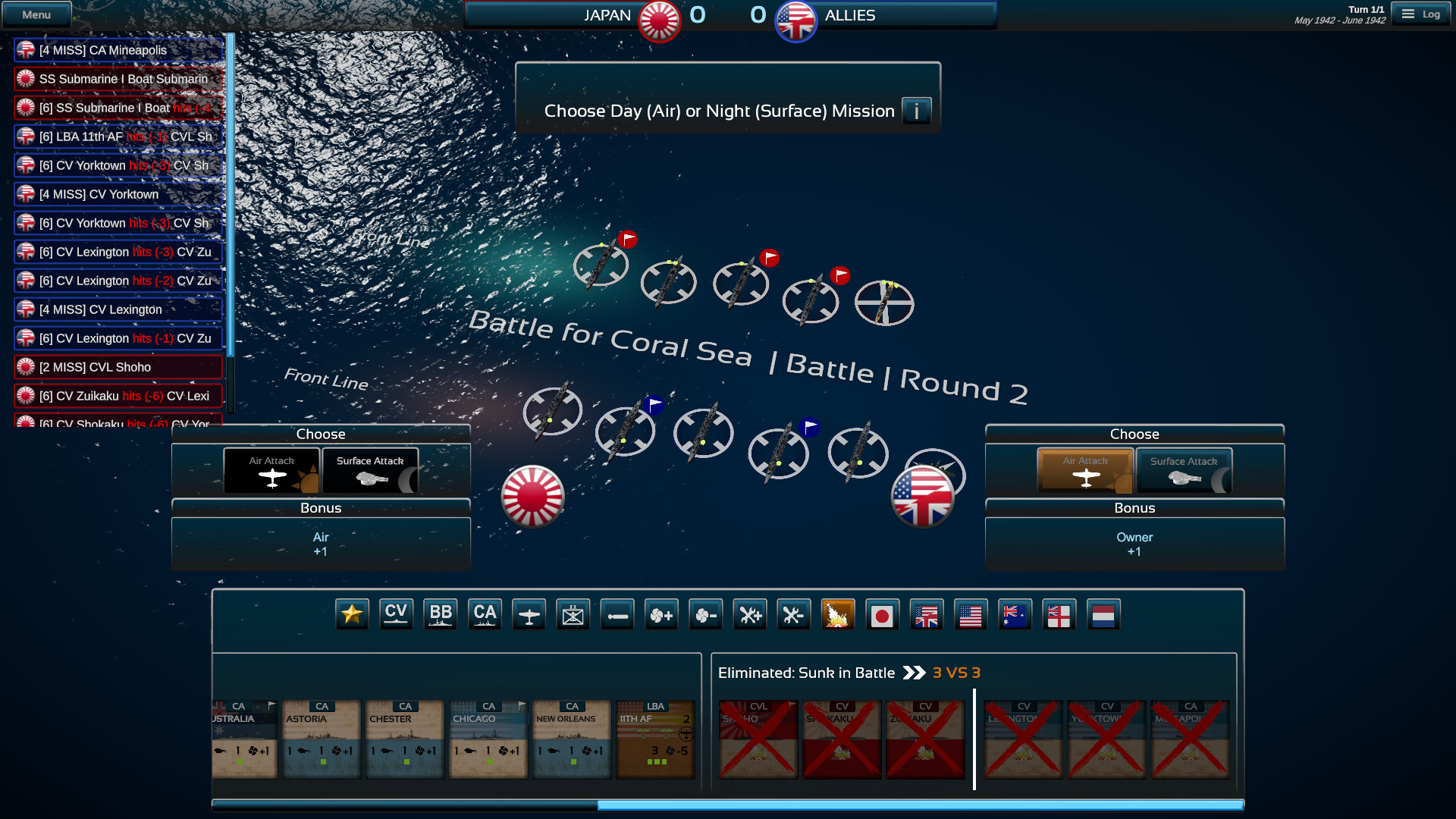Select the aircraft unit filter icon
Viewport: 1456px width, 819px height.
pyautogui.click(x=529, y=614)
